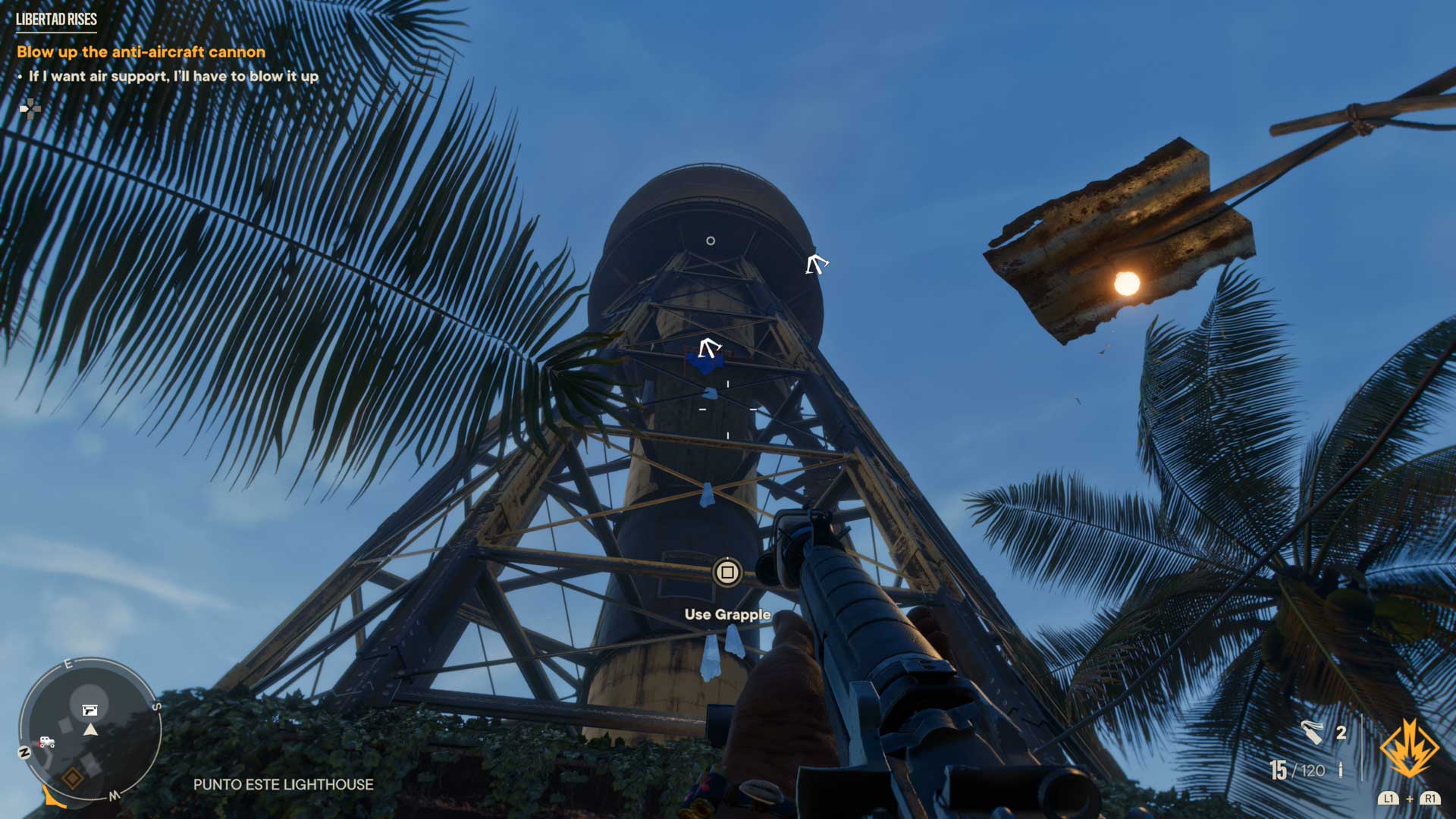Image resolution: width=1456 pixels, height=819 pixels.
Task: Select the Molotov throwable icon
Action: (x=1312, y=733)
